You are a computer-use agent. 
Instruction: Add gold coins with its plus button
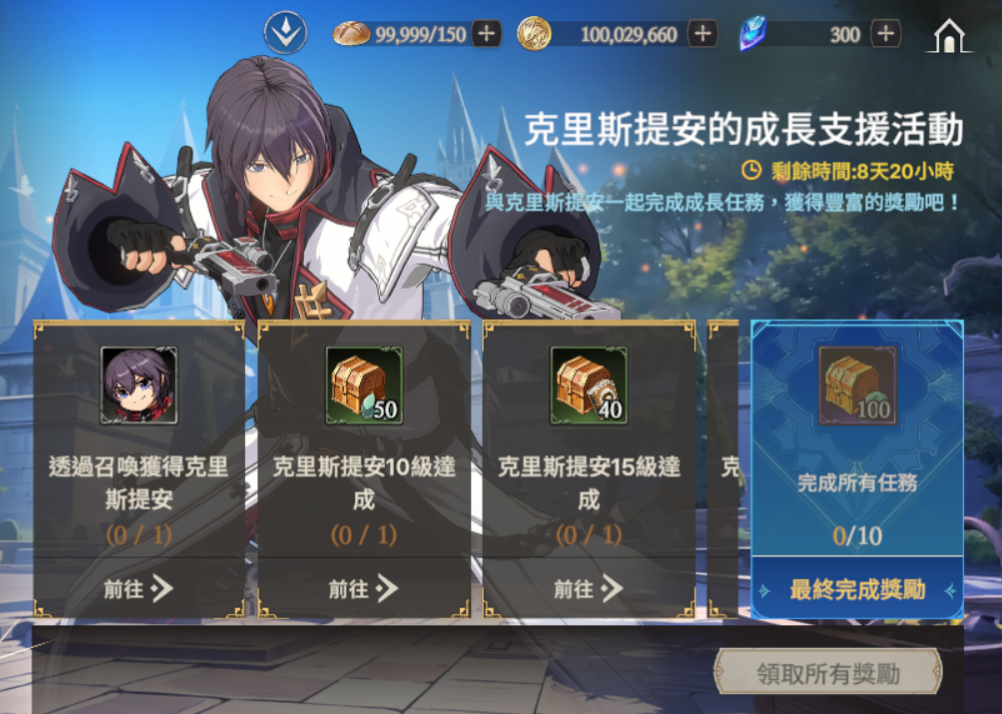[702, 34]
